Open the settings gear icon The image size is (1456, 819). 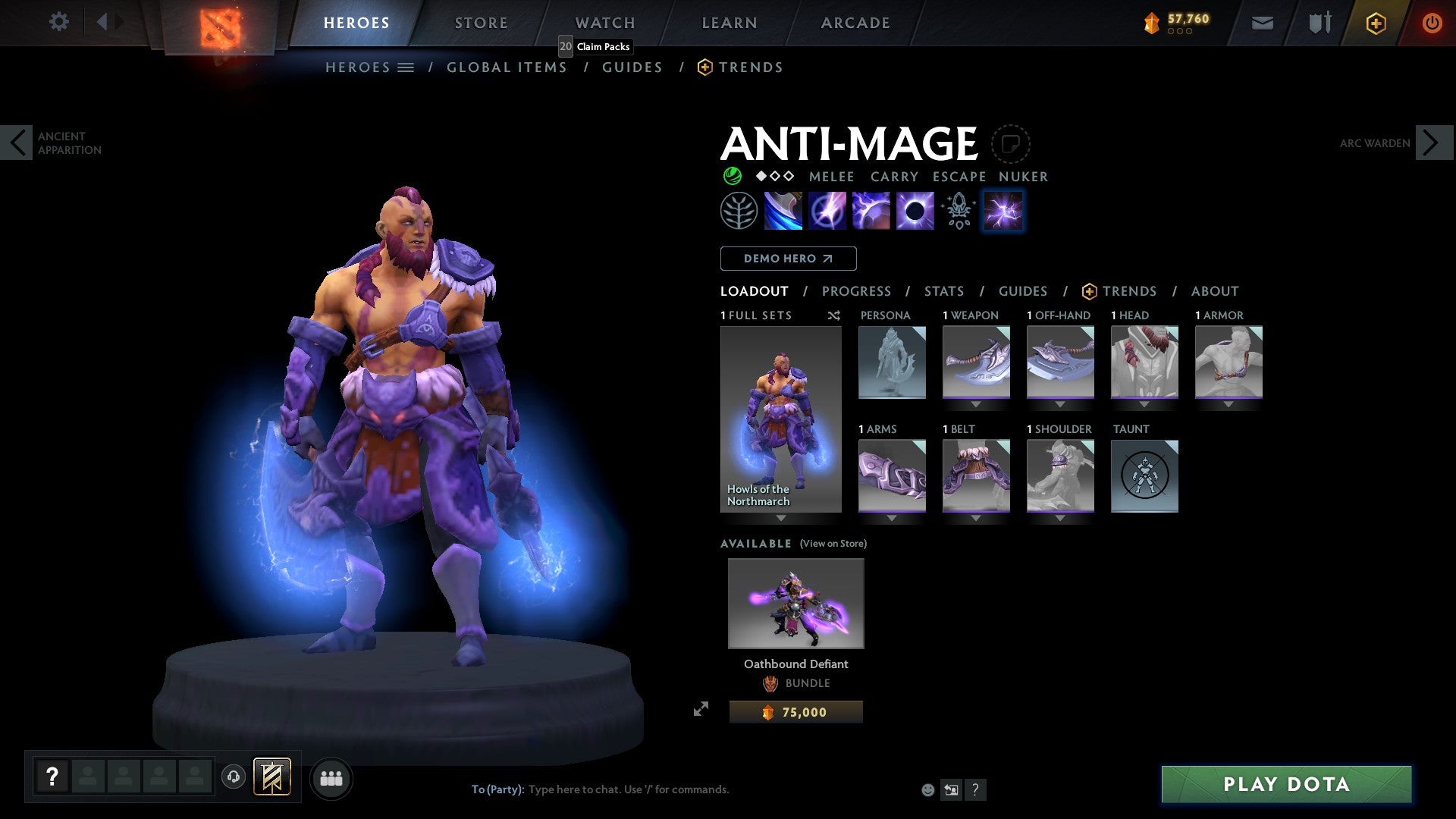pyautogui.click(x=58, y=22)
